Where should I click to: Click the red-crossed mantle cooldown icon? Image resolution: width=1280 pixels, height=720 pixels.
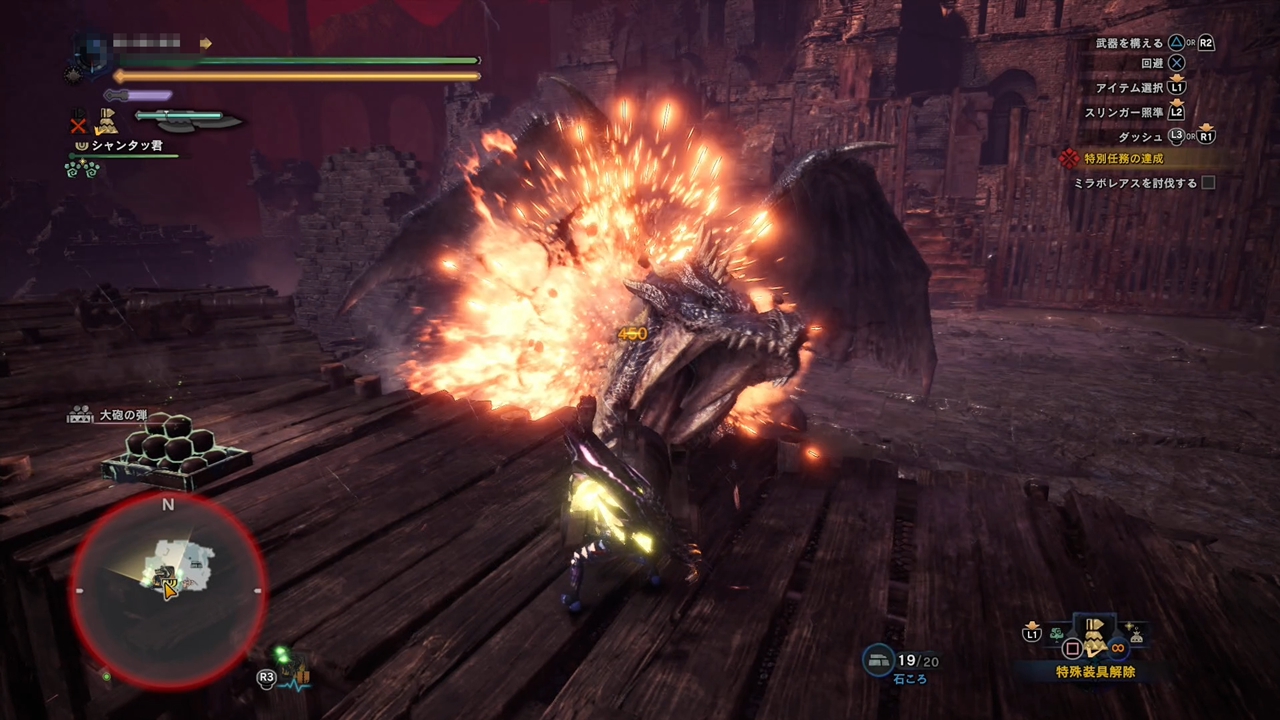click(x=78, y=126)
